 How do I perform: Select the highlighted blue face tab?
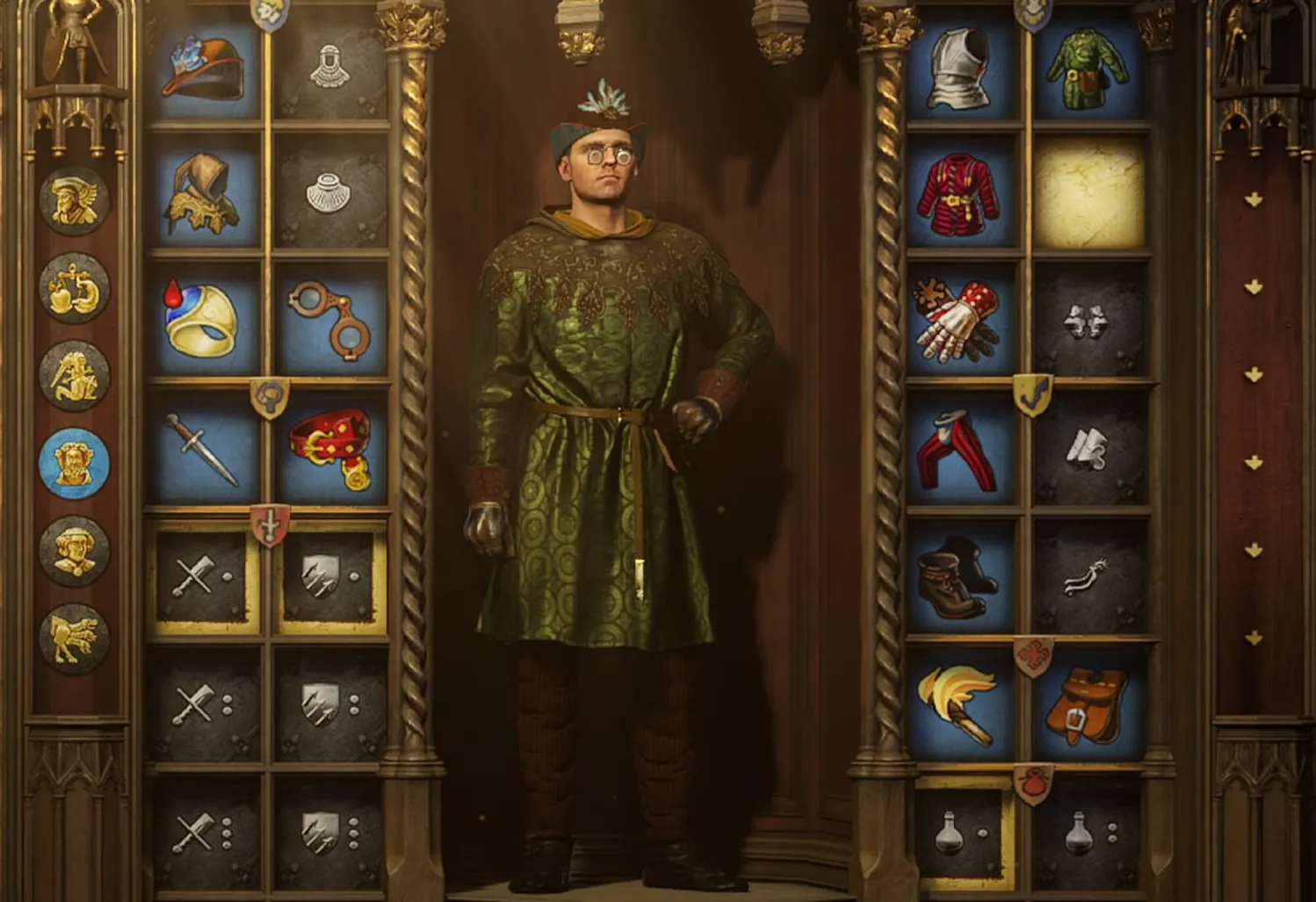[x=75, y=463]
